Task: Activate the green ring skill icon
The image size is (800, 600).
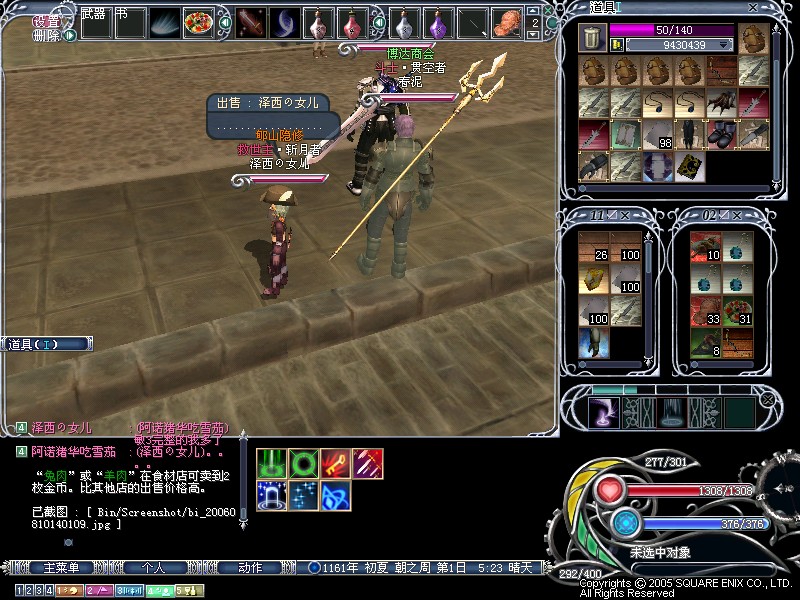Action: [x=303, y=462]
